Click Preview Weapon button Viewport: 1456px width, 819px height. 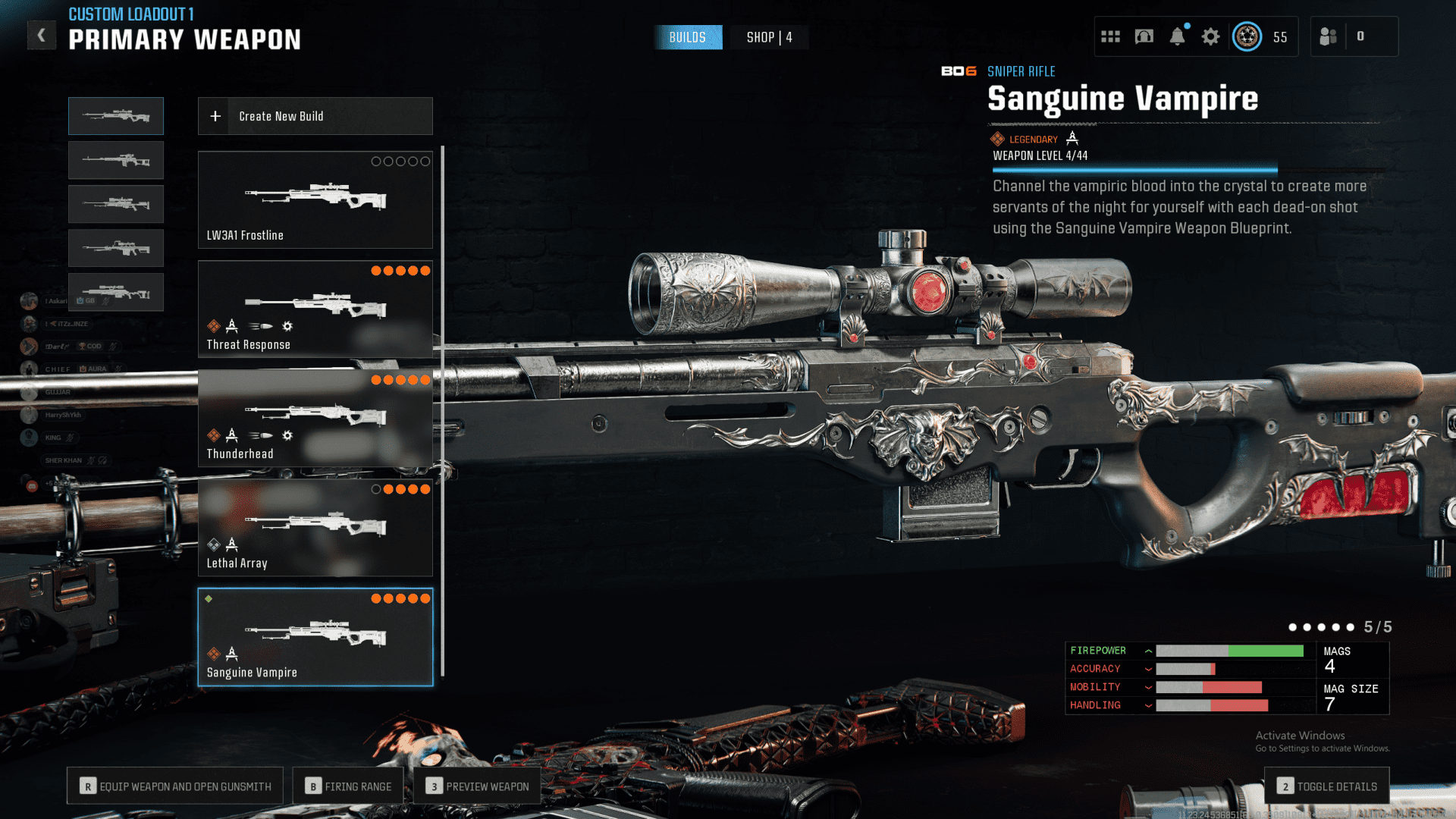(x=477, y=786)
